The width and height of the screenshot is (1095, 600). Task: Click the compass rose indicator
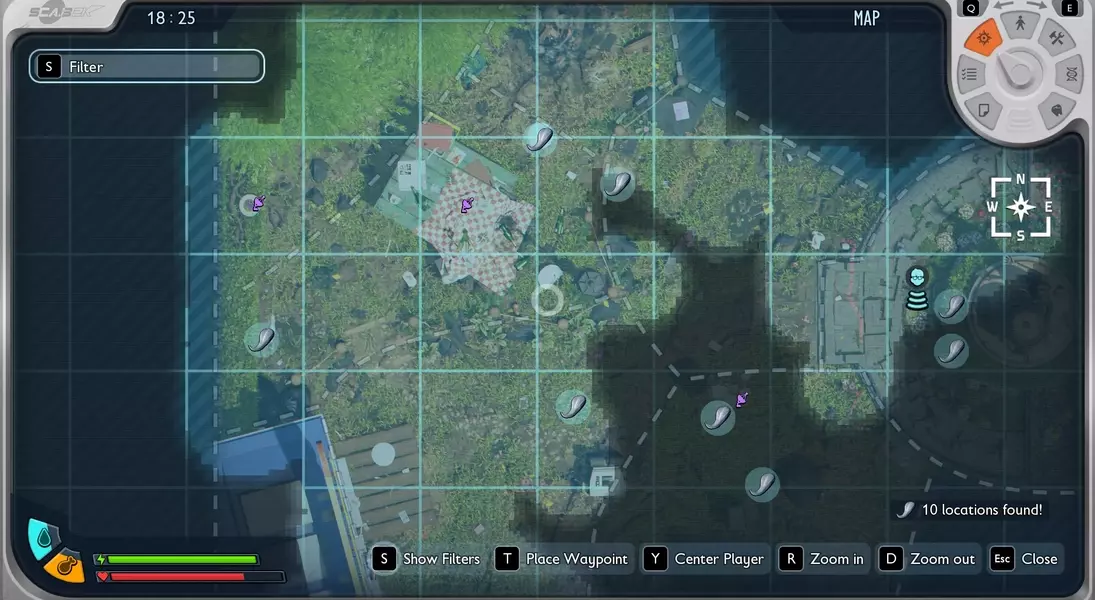pos(1020,207)
